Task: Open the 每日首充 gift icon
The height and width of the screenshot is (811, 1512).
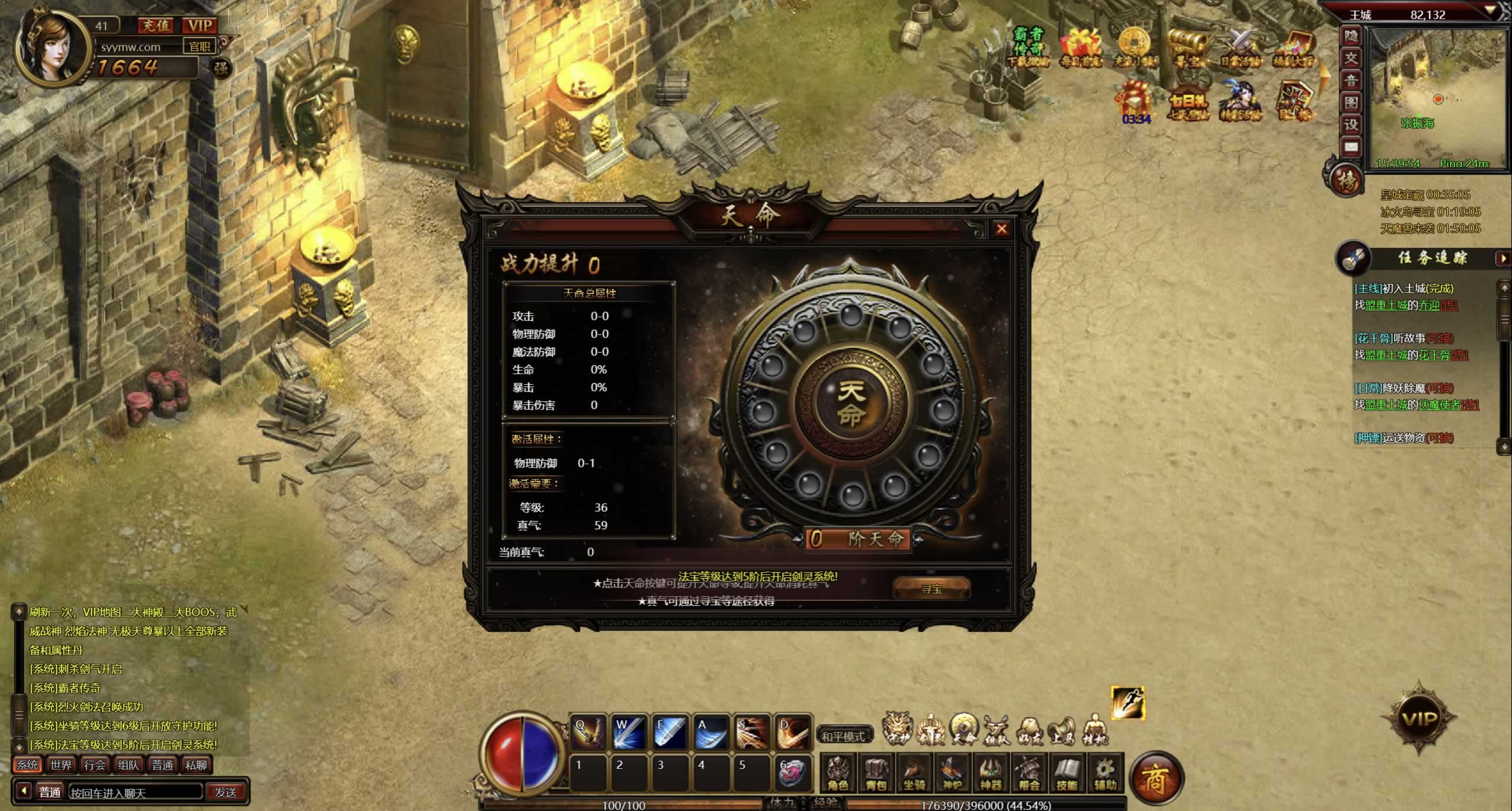Action: [x=1080, y=46]
